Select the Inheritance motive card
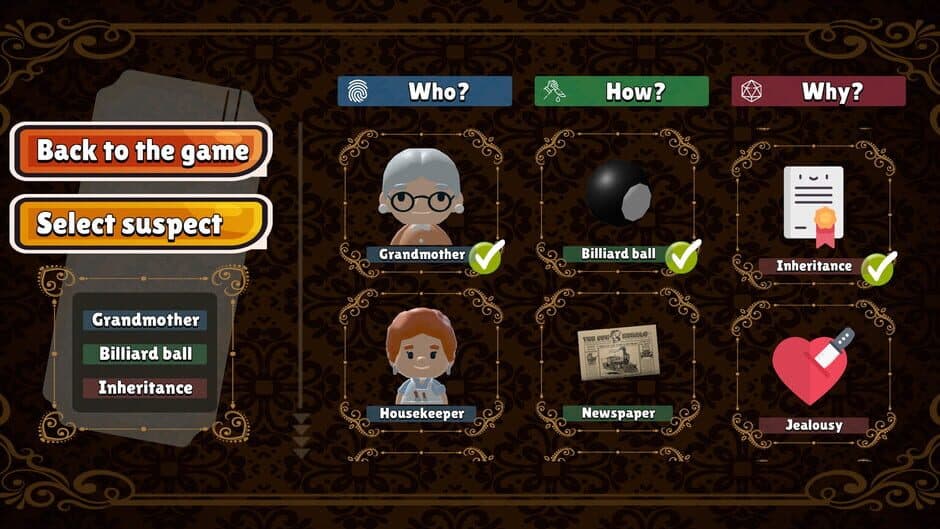This screenshot has width=940, height=529. (x=813, y=212)
